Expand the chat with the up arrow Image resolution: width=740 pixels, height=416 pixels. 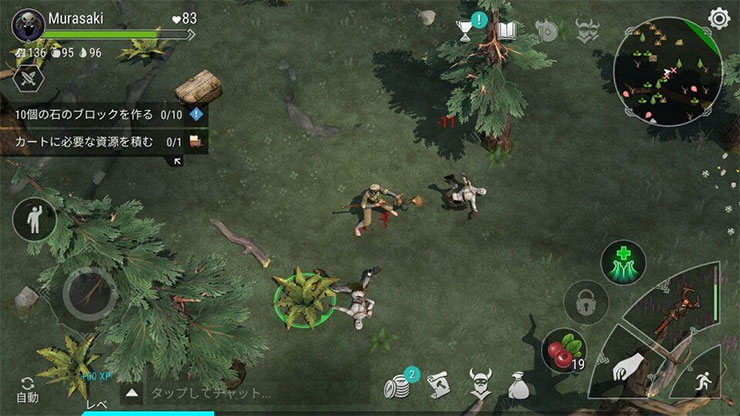[x=131, y=393]
